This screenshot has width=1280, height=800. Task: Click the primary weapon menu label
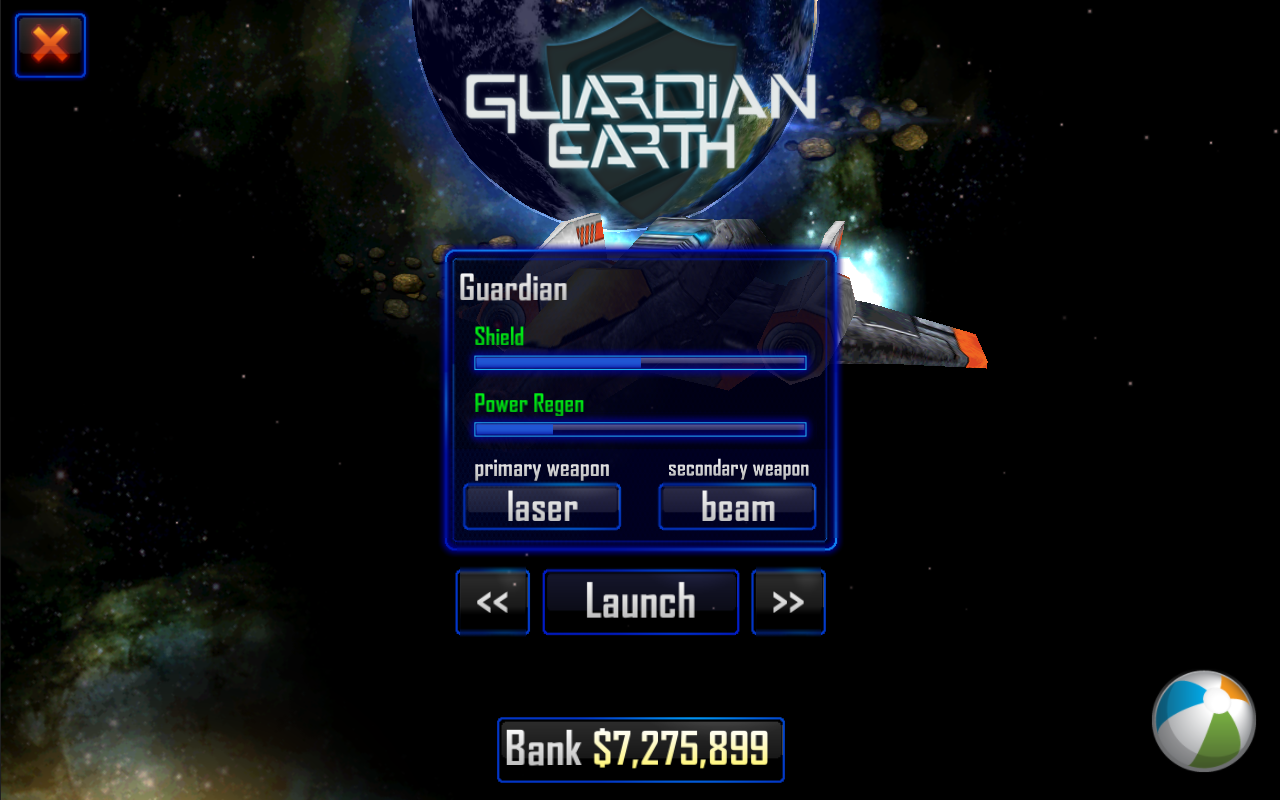(541, 468)
